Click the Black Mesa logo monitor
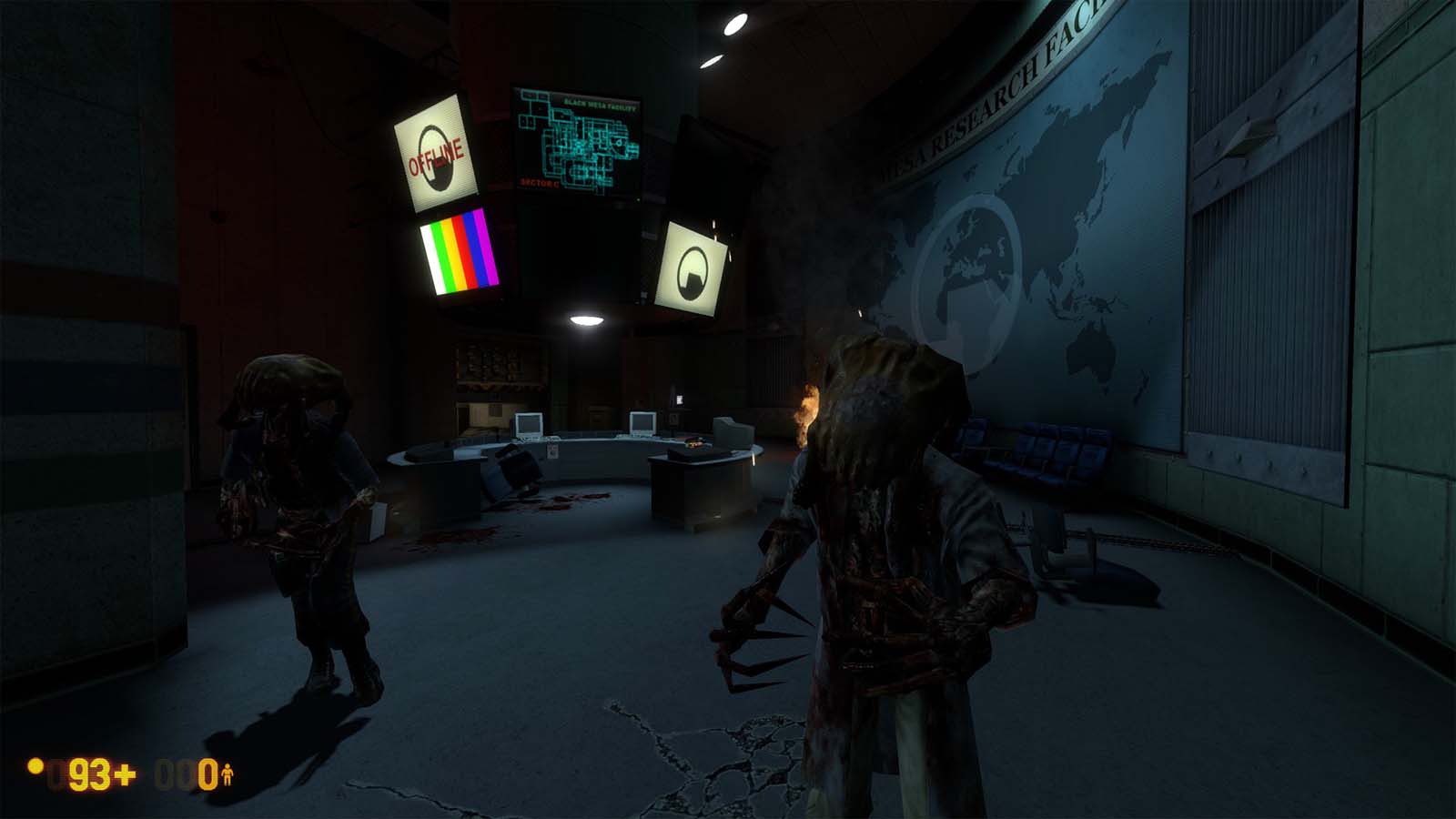 (x=693, y=264)
